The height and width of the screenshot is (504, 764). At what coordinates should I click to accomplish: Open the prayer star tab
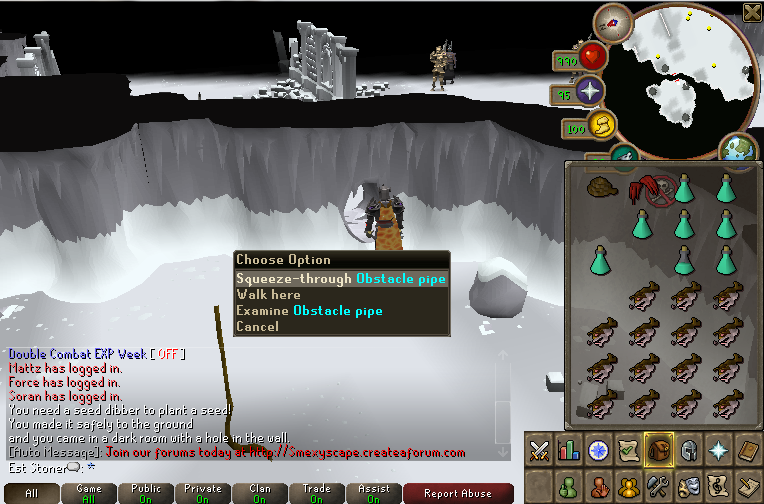[x=718, y=450]
